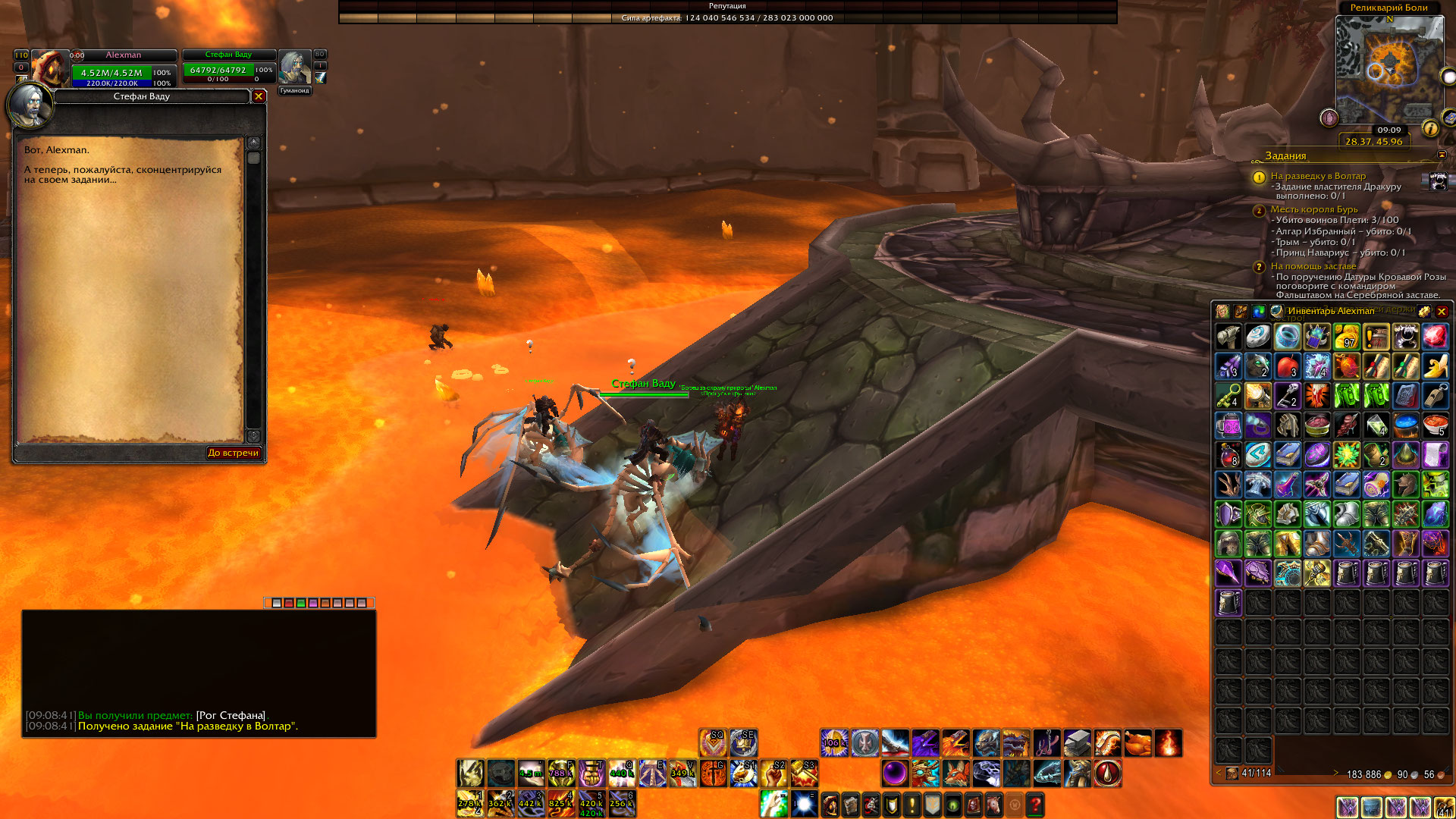The height and width of the screenshot is (819, 1456).
Task: Close the Инвентарь Alexman bag window
Action: [1442, 312]
